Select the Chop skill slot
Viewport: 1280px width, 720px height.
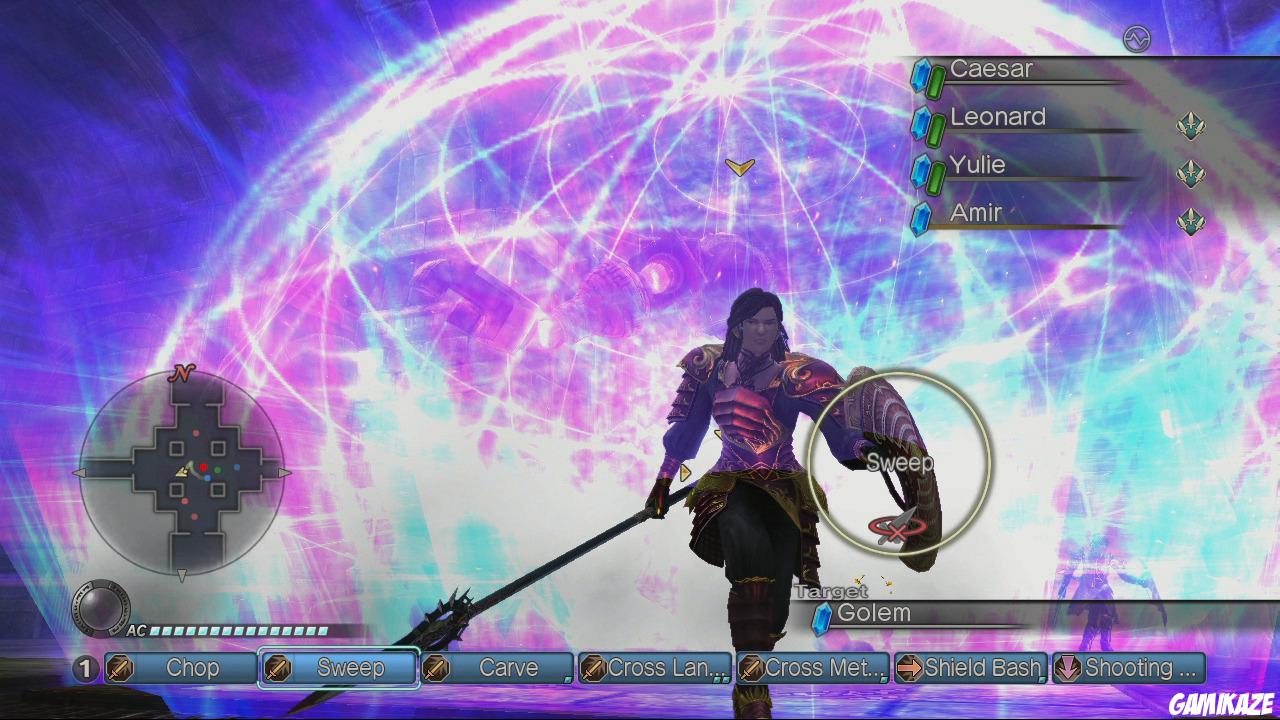click(x=181, y=668)
